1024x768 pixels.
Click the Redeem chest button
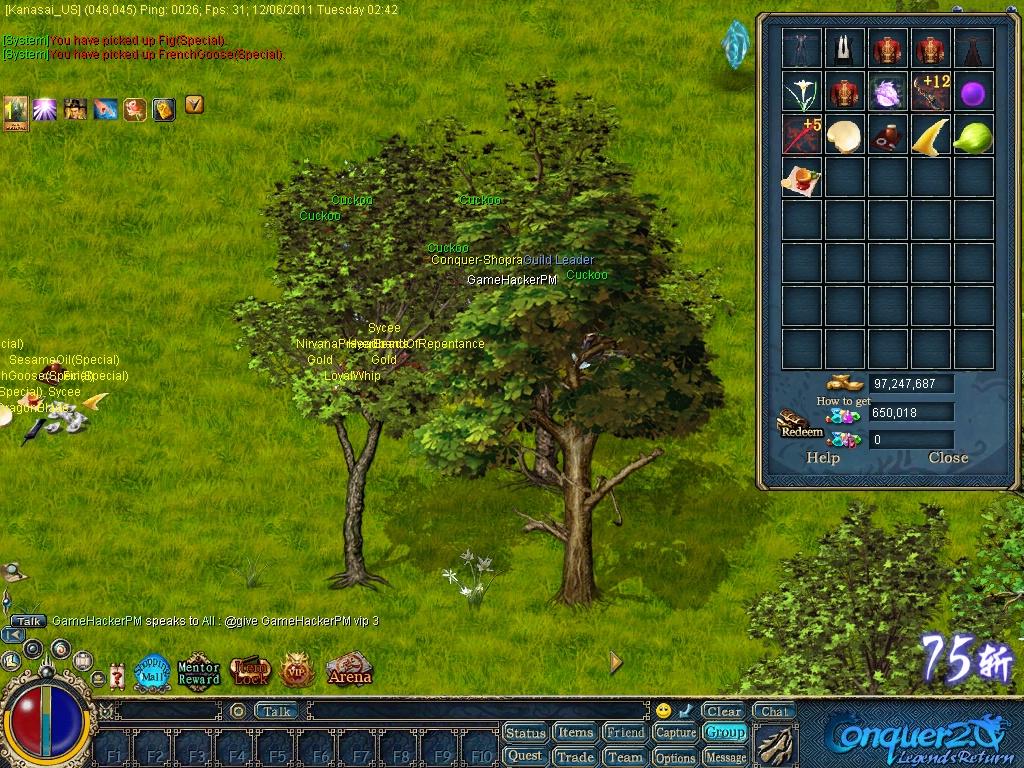coord(800,424)
